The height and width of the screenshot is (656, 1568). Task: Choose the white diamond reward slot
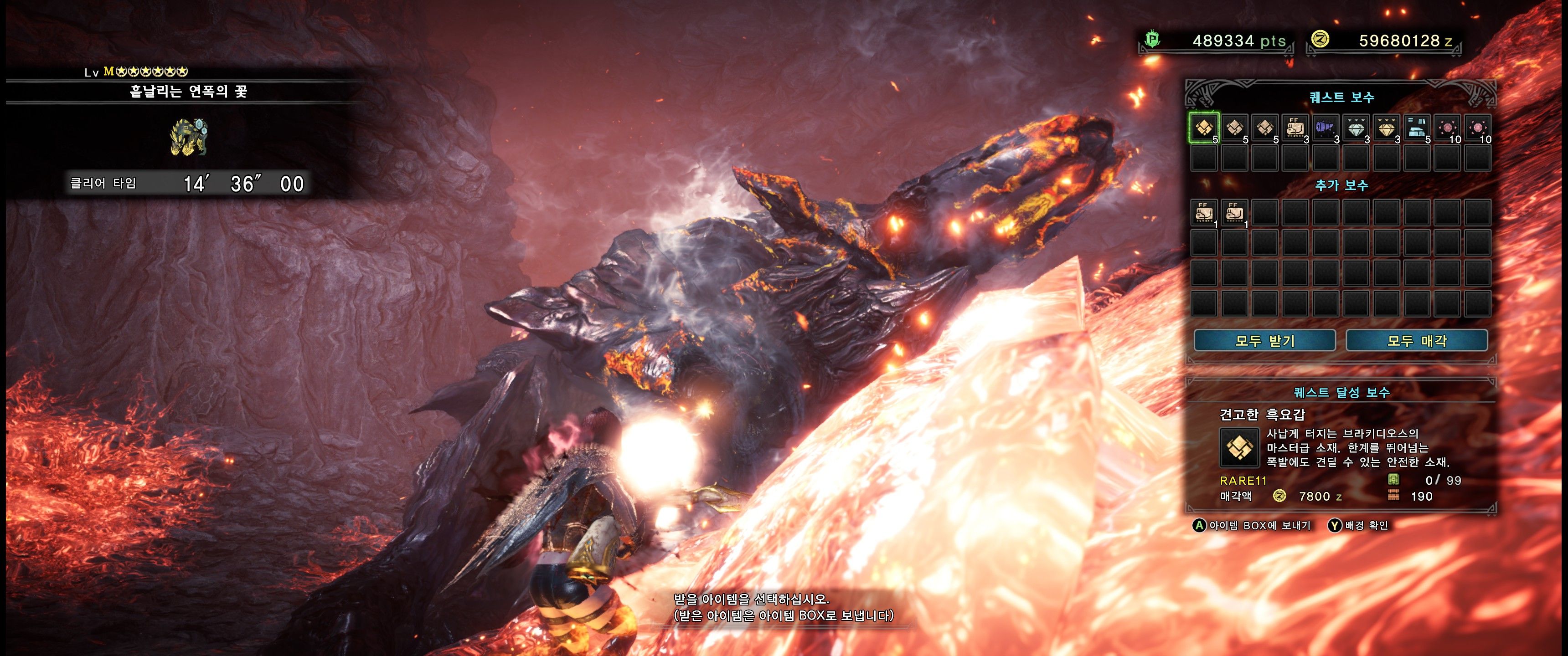(1356, 128)
